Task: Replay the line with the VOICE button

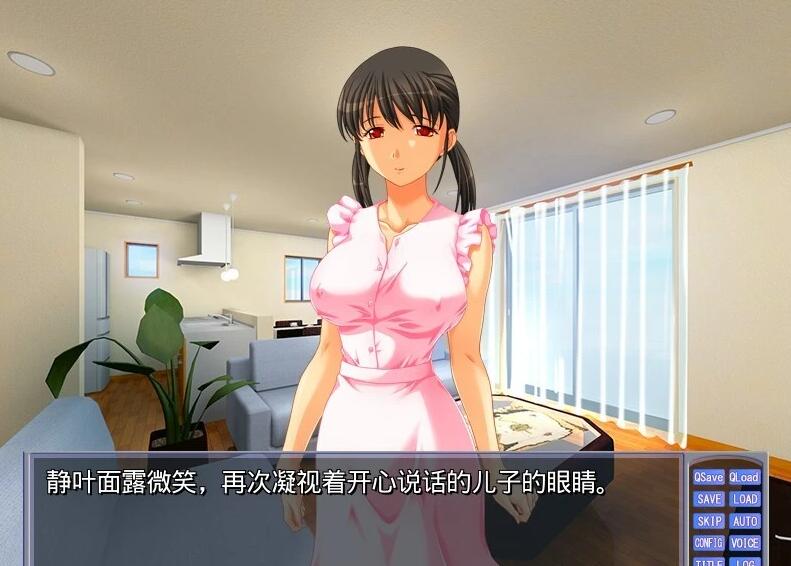Action: 744,543
